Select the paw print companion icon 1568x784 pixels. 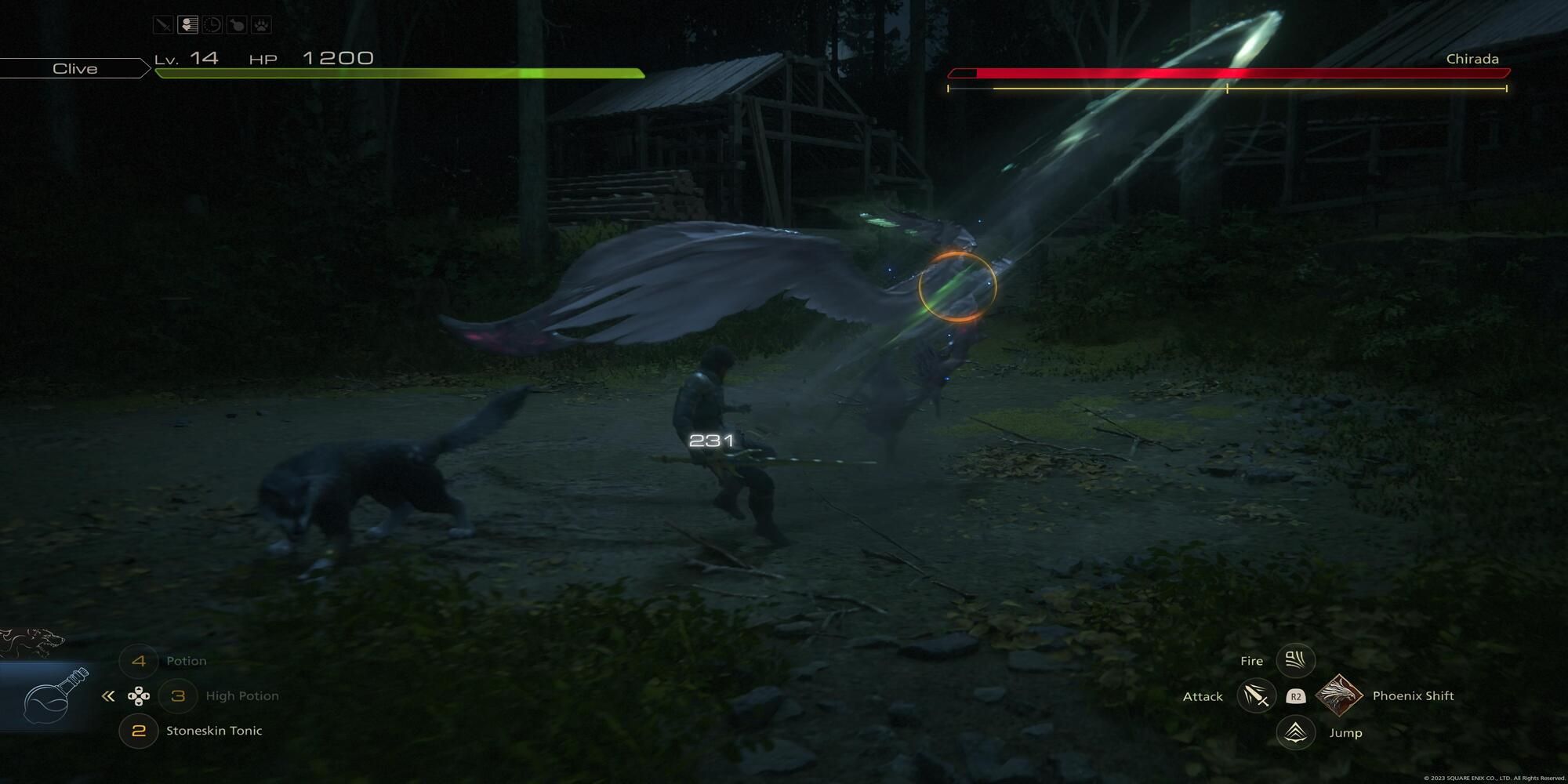262,24
